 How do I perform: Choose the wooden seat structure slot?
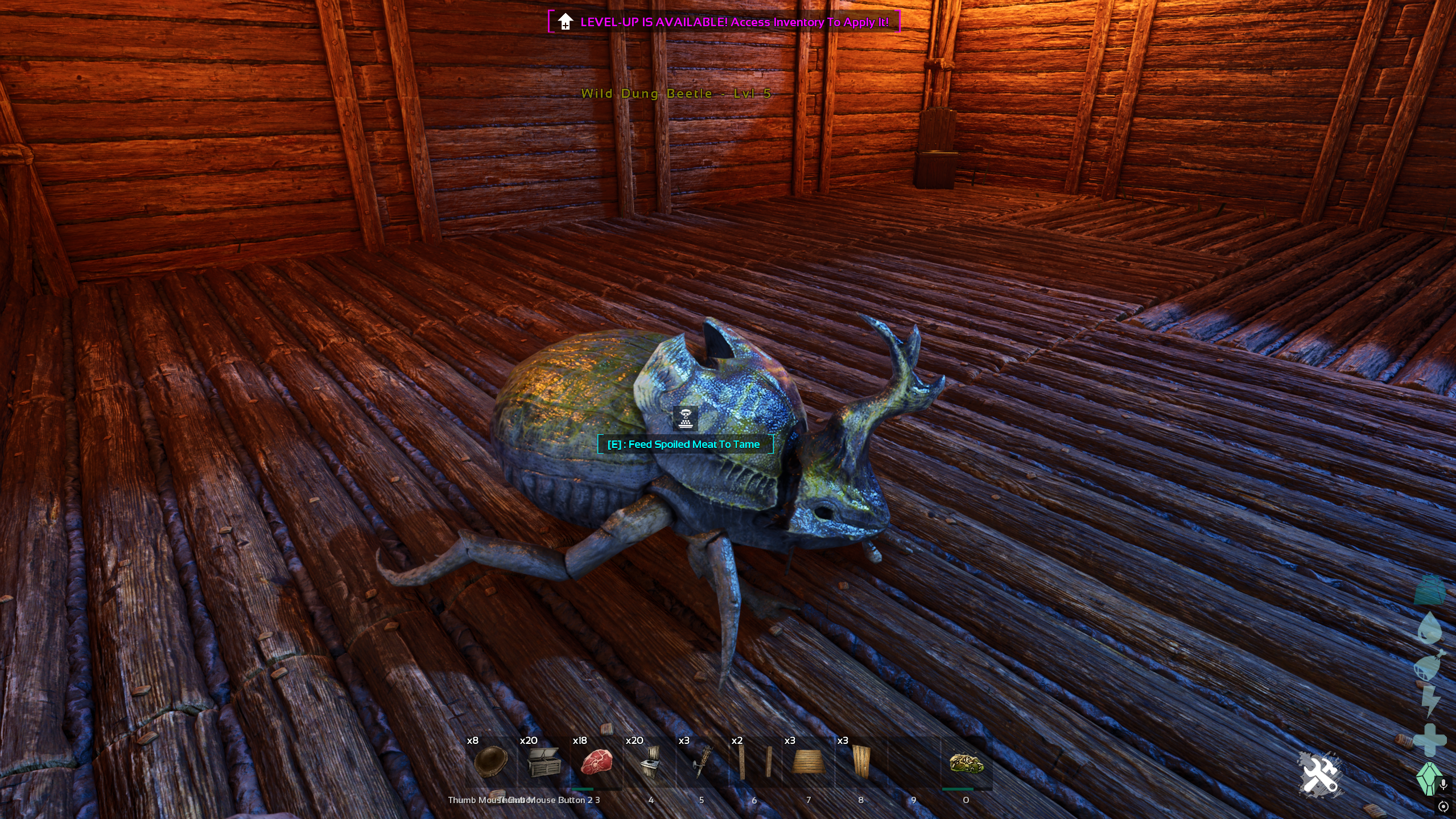(649, 763)
